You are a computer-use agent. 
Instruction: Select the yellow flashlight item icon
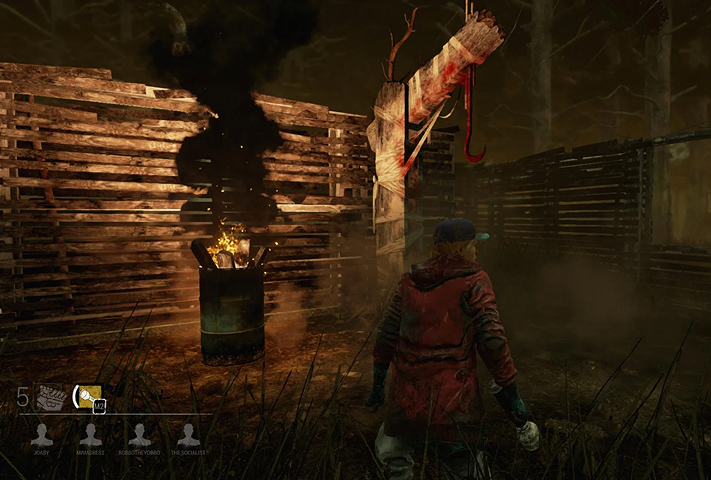click(x=88, y=398)
